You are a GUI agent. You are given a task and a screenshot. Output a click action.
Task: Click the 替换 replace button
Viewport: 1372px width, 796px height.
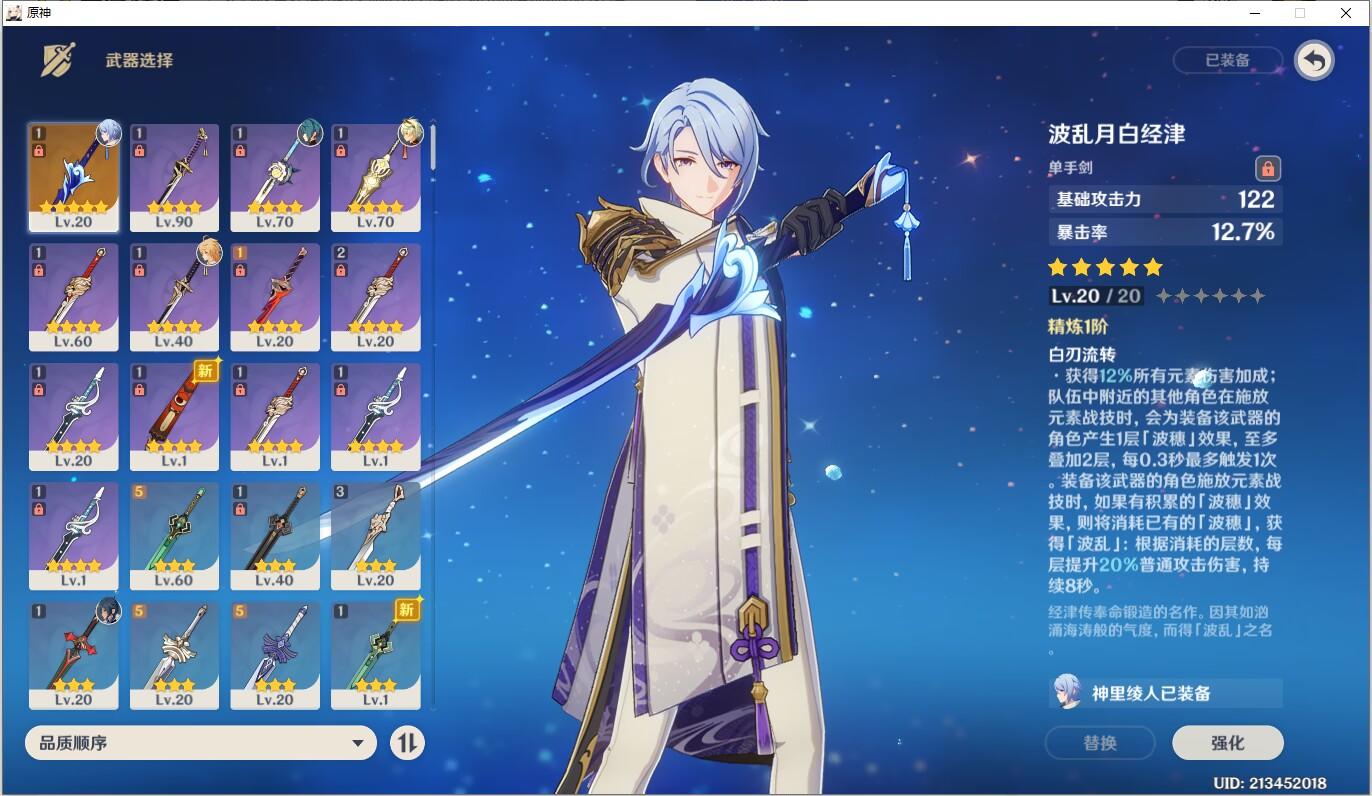[1100, 743]
